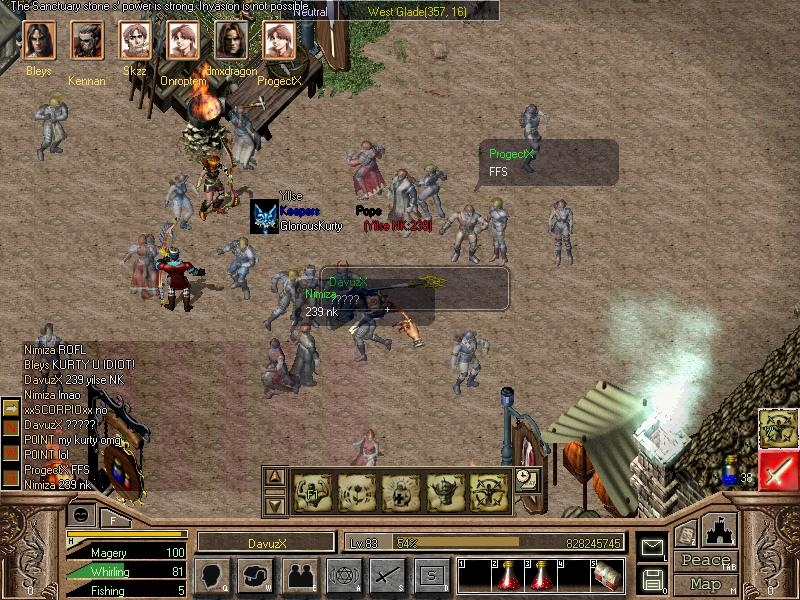Open the mail envelope button

point(652,547)
